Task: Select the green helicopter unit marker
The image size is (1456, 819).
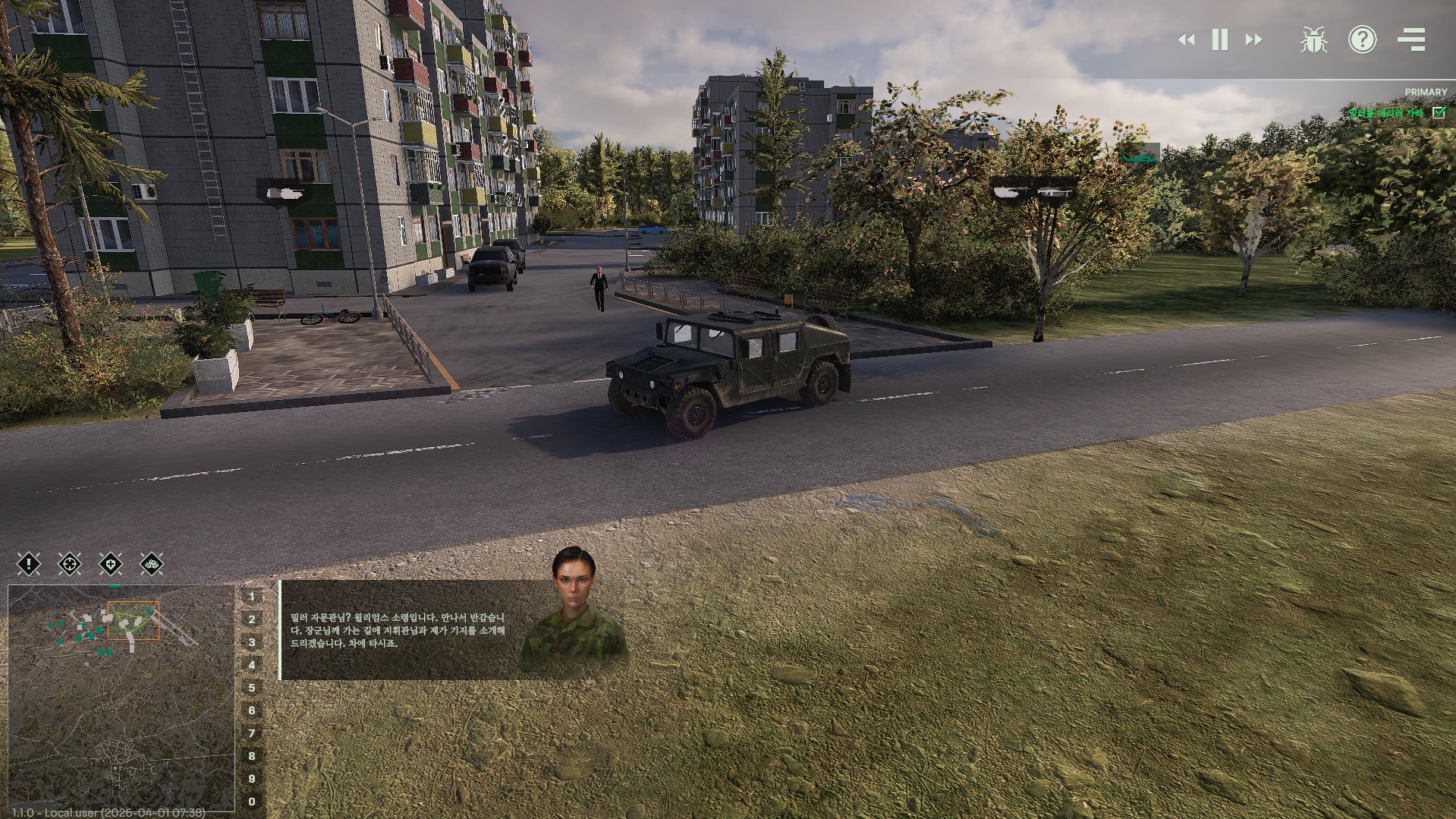Action: [x=1139, y=156]
